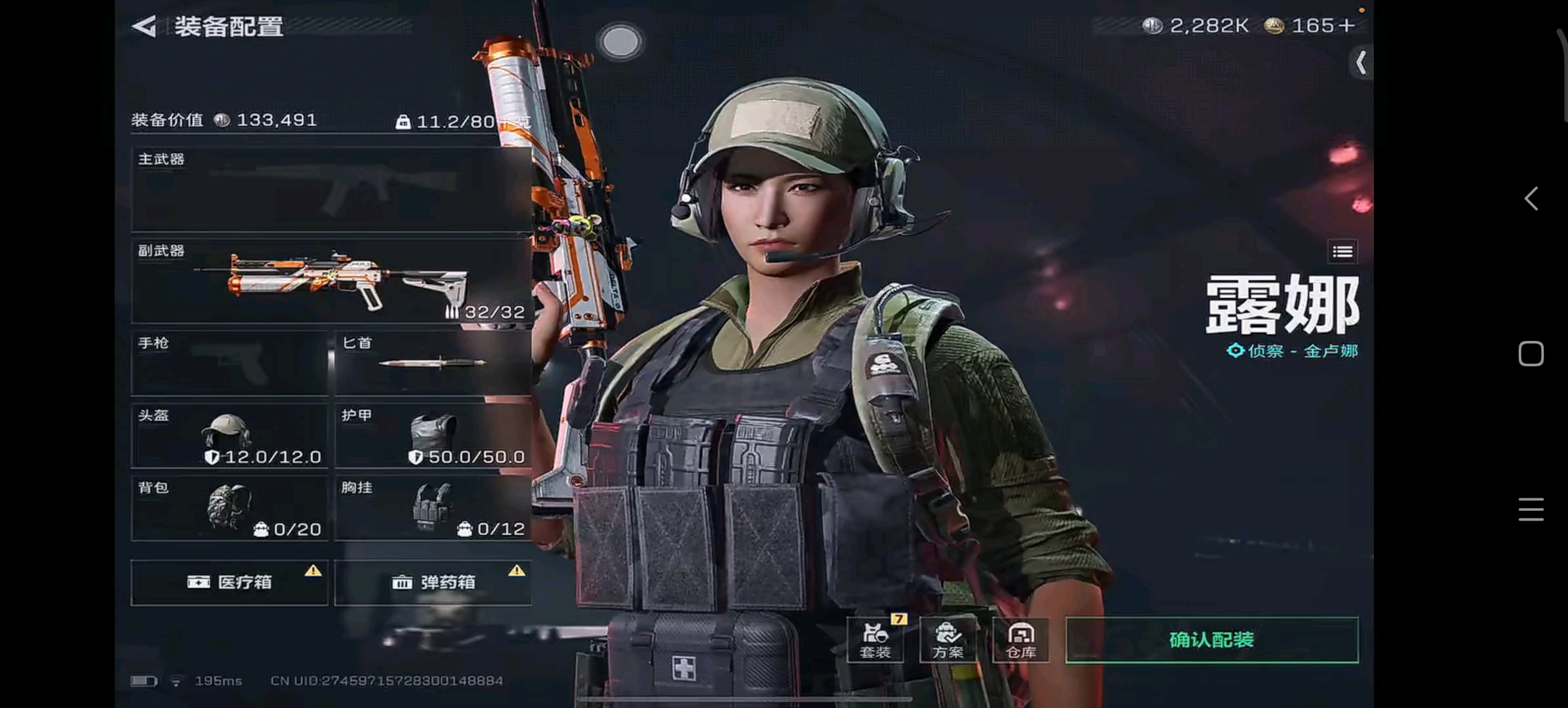1568x708 pixels.
Task: Open the 背包 backpack slot
Action: click(x=230, y=508)
